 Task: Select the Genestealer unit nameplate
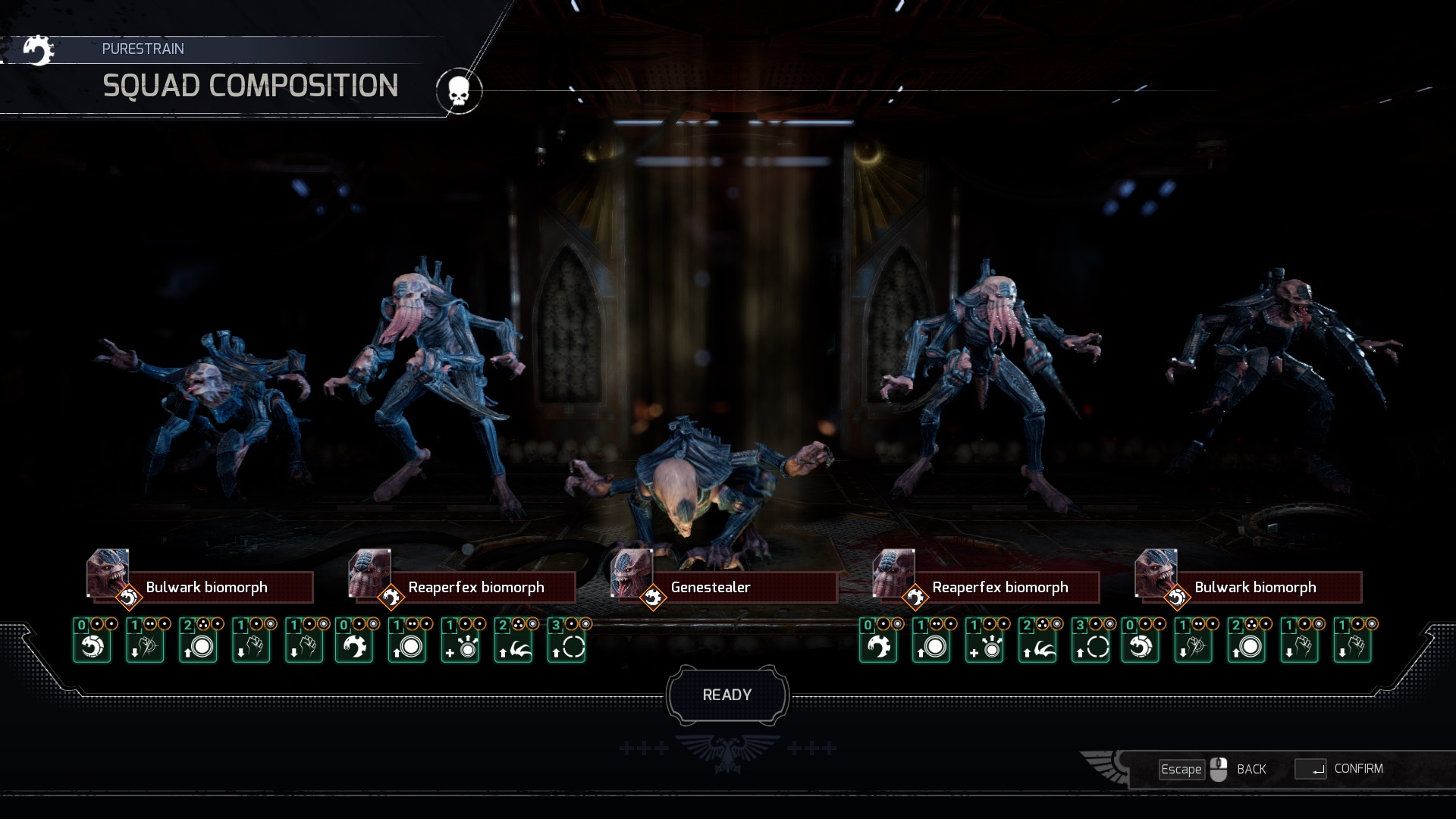coord(743,588)
